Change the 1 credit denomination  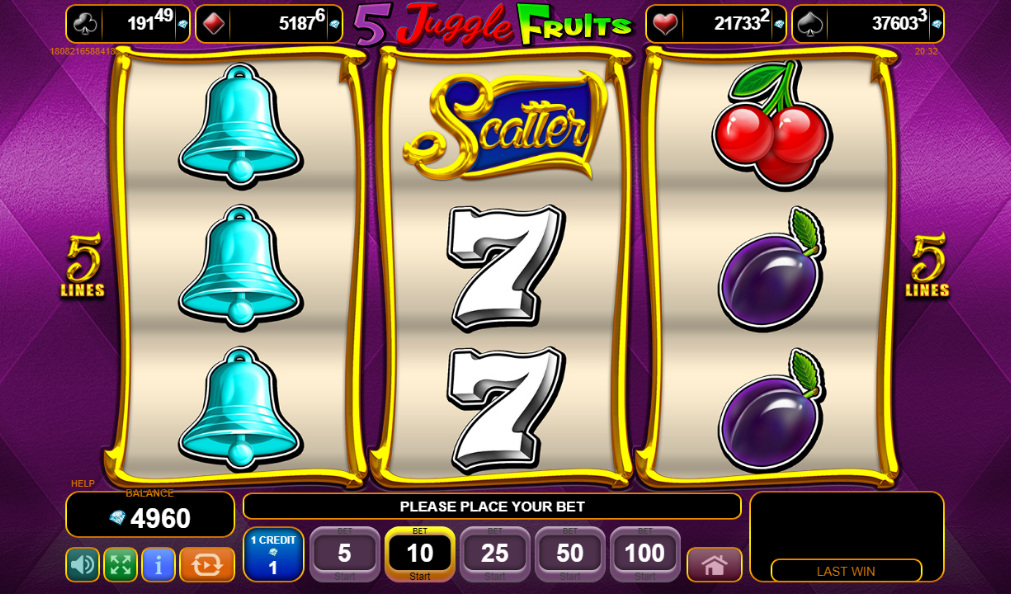(273, 554)
